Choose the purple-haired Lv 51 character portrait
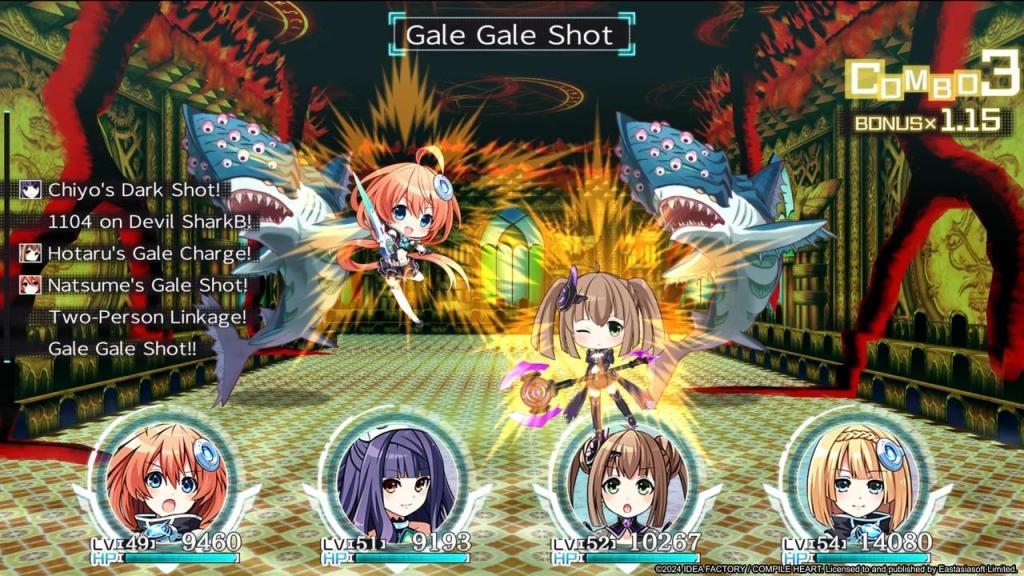 point(387,479)
